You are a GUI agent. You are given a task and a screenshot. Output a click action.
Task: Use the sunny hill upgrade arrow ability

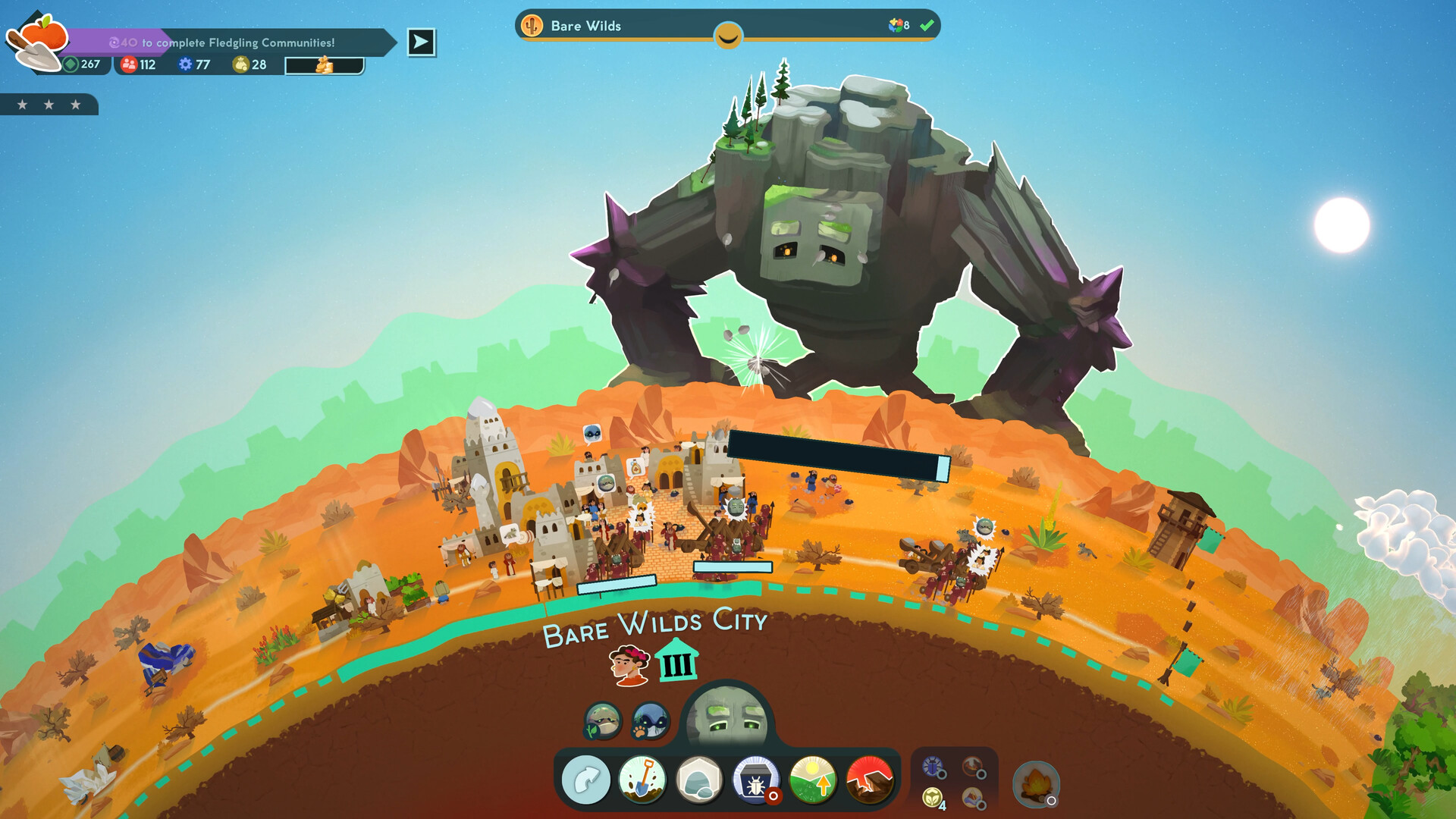[x=812, y=780]
